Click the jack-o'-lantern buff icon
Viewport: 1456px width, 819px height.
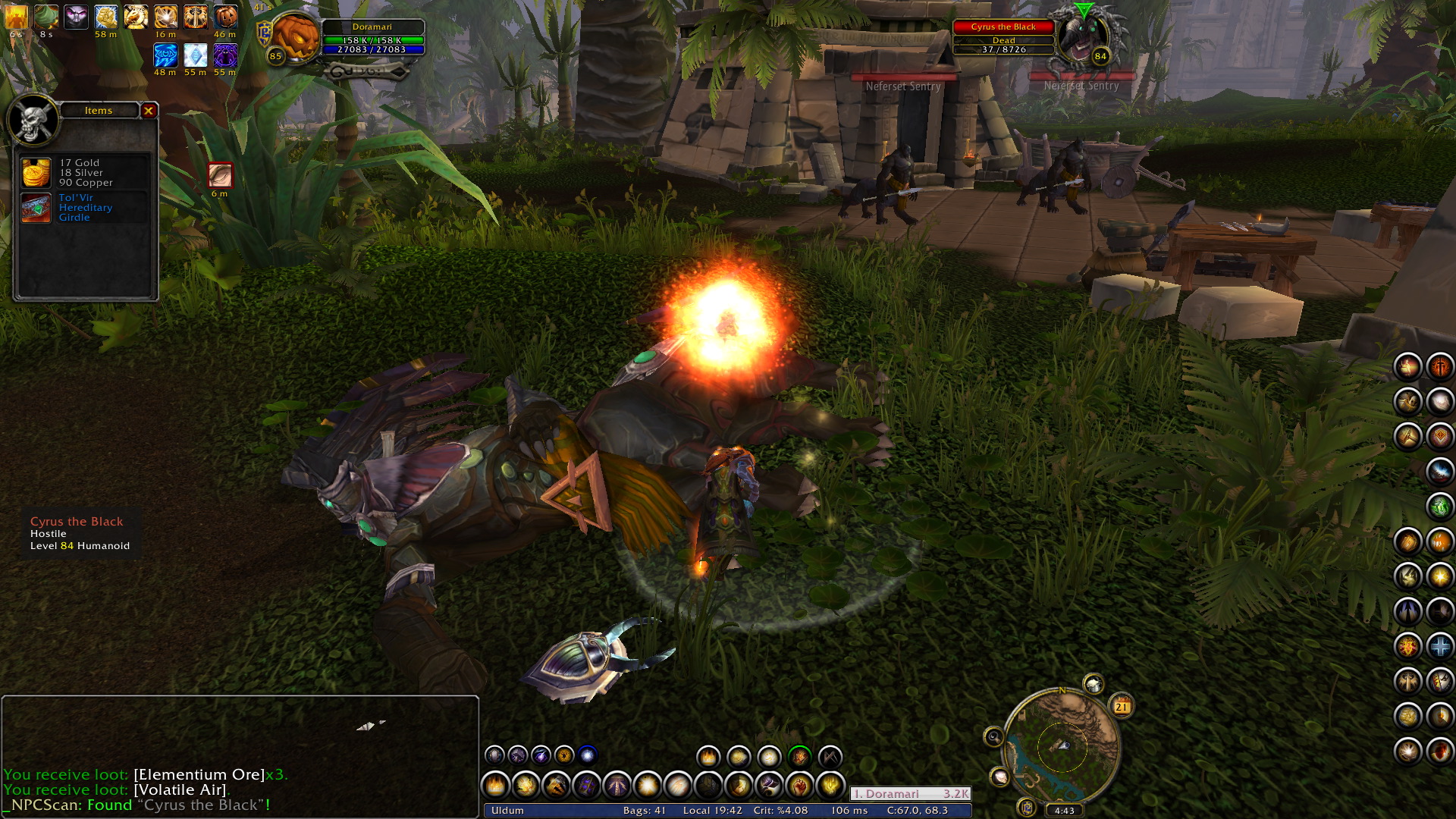pyautogui.click(x=225, y=17)
